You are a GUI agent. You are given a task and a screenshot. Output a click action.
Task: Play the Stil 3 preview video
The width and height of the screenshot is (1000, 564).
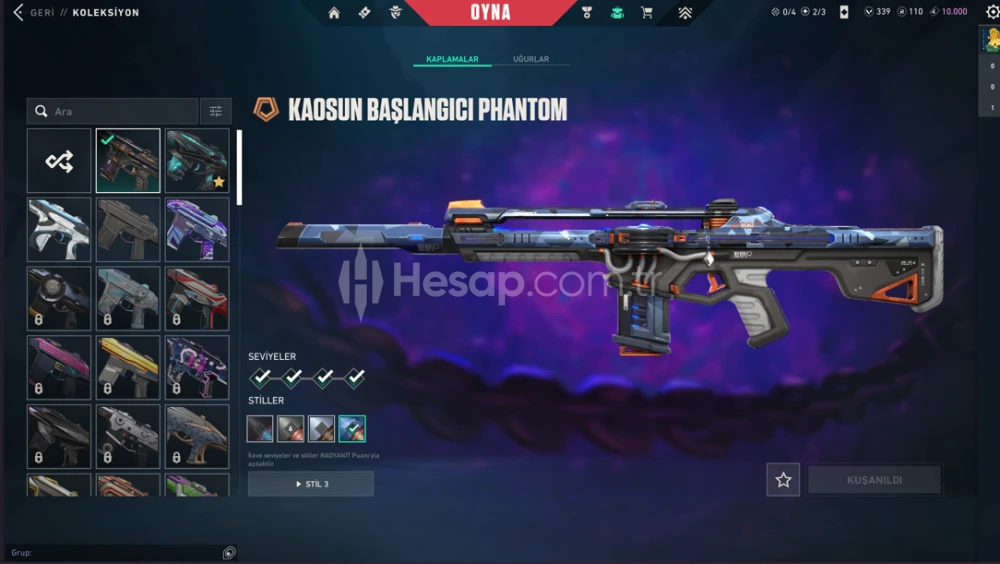click(x=310, y=484)
